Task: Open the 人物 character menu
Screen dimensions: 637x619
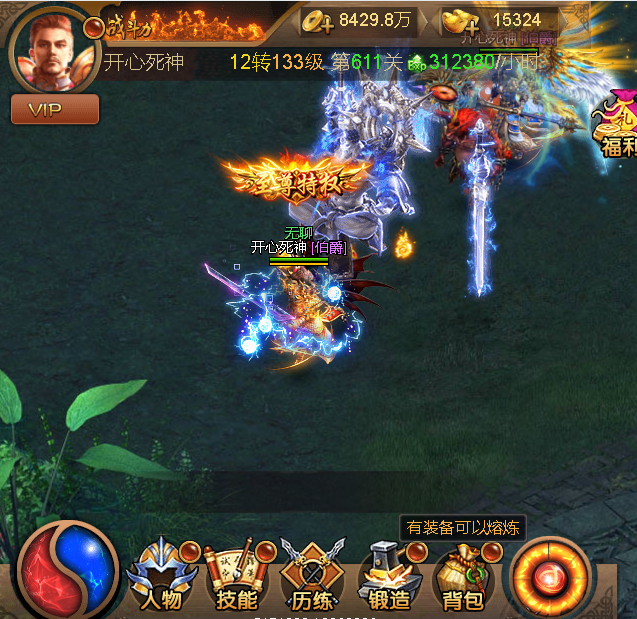Action: pos(163,576)
